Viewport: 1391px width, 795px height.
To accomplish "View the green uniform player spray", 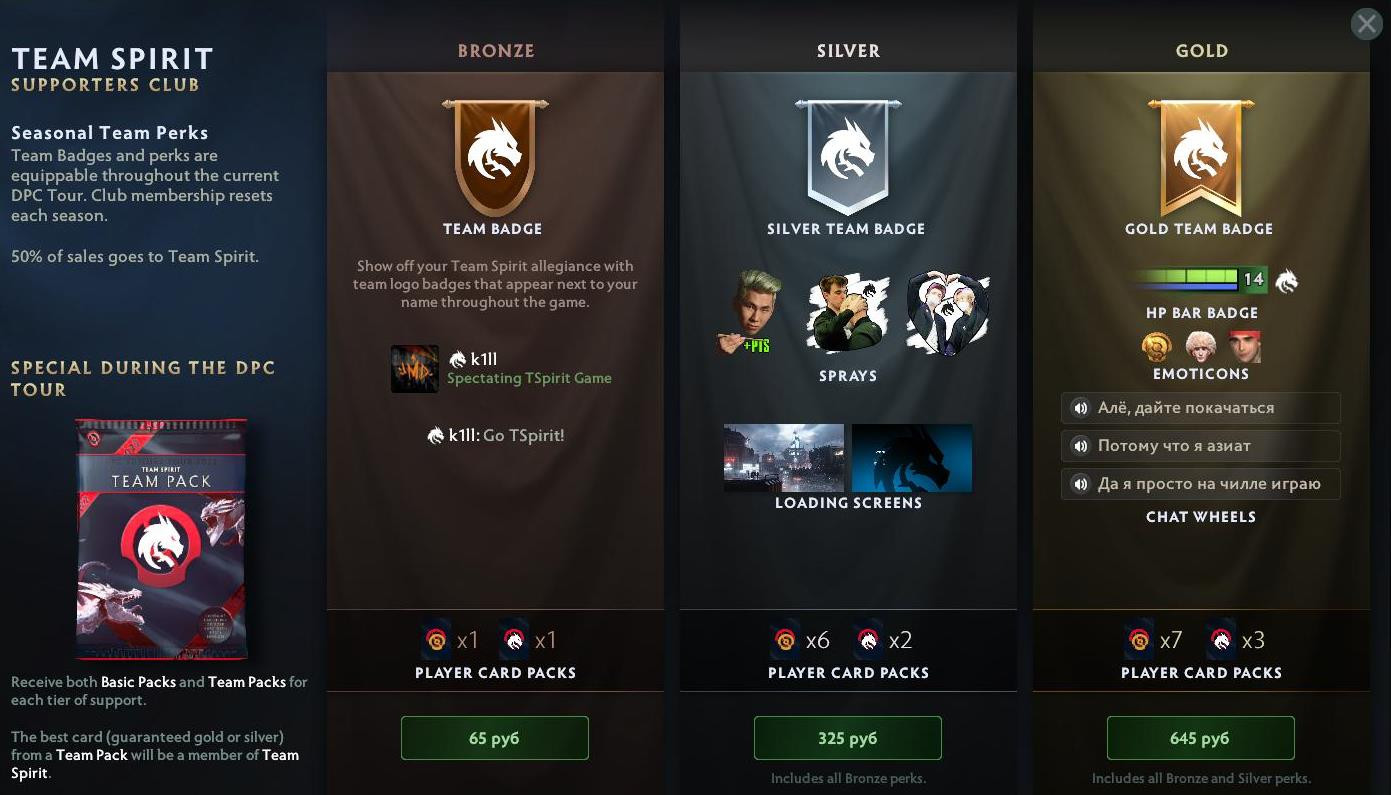I will click(846, 313).
